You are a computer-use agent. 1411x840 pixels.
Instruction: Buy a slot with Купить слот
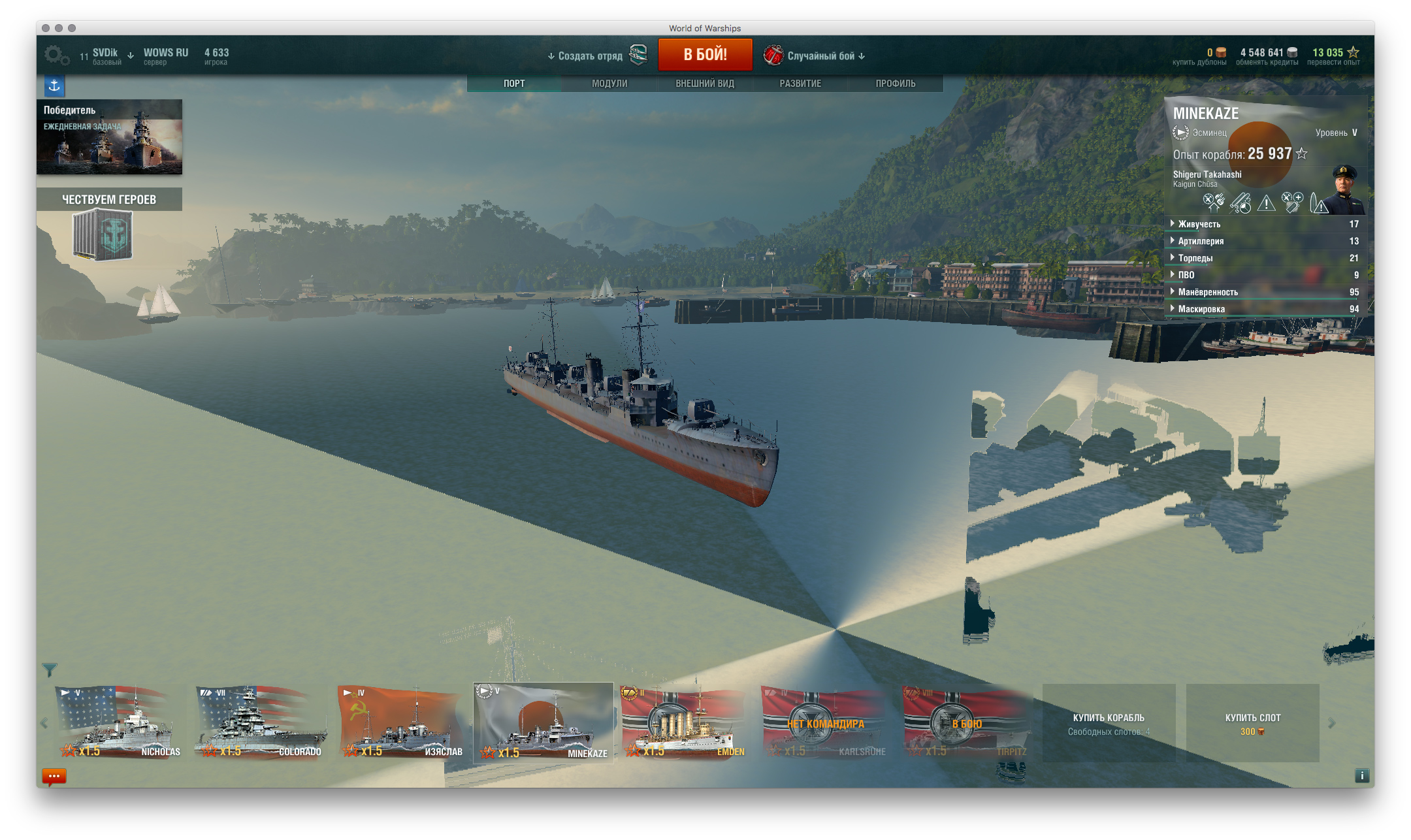(x=1252, y=723)
